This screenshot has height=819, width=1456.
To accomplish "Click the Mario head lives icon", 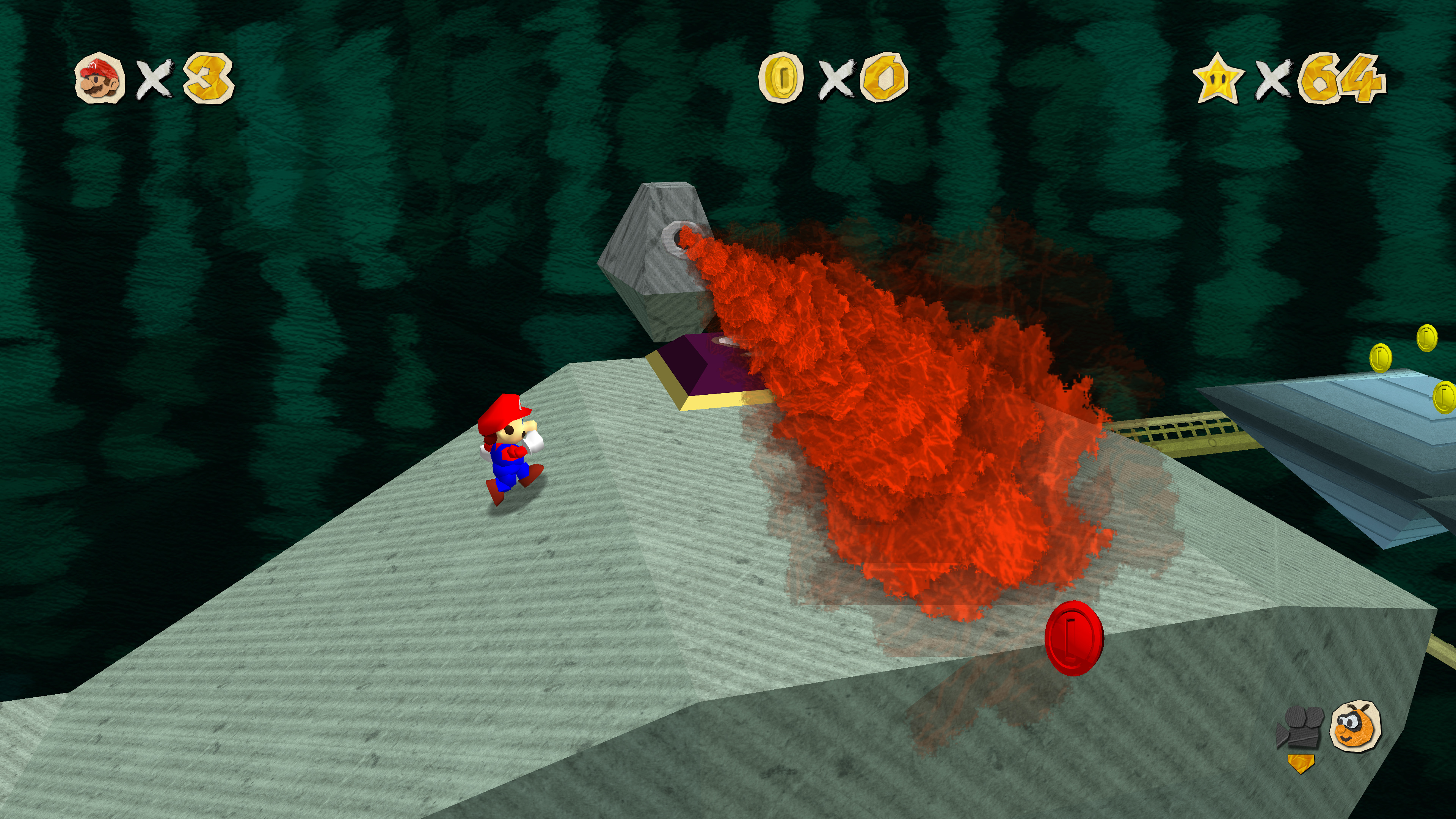I will 99,78.
